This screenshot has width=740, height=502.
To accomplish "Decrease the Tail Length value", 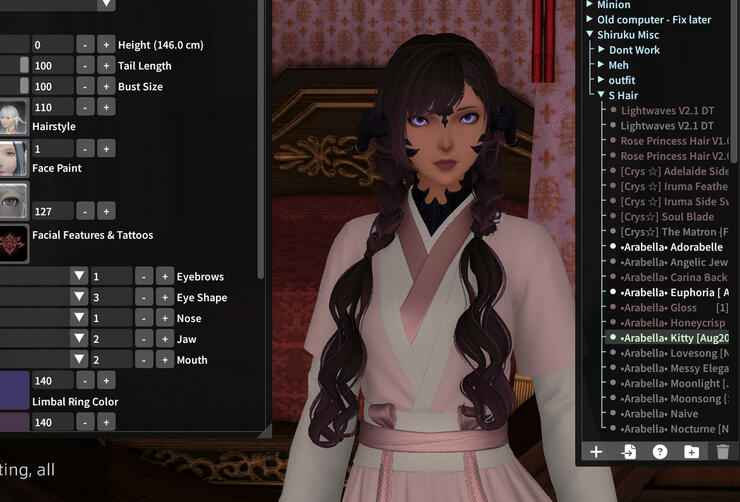I will 85,66.
